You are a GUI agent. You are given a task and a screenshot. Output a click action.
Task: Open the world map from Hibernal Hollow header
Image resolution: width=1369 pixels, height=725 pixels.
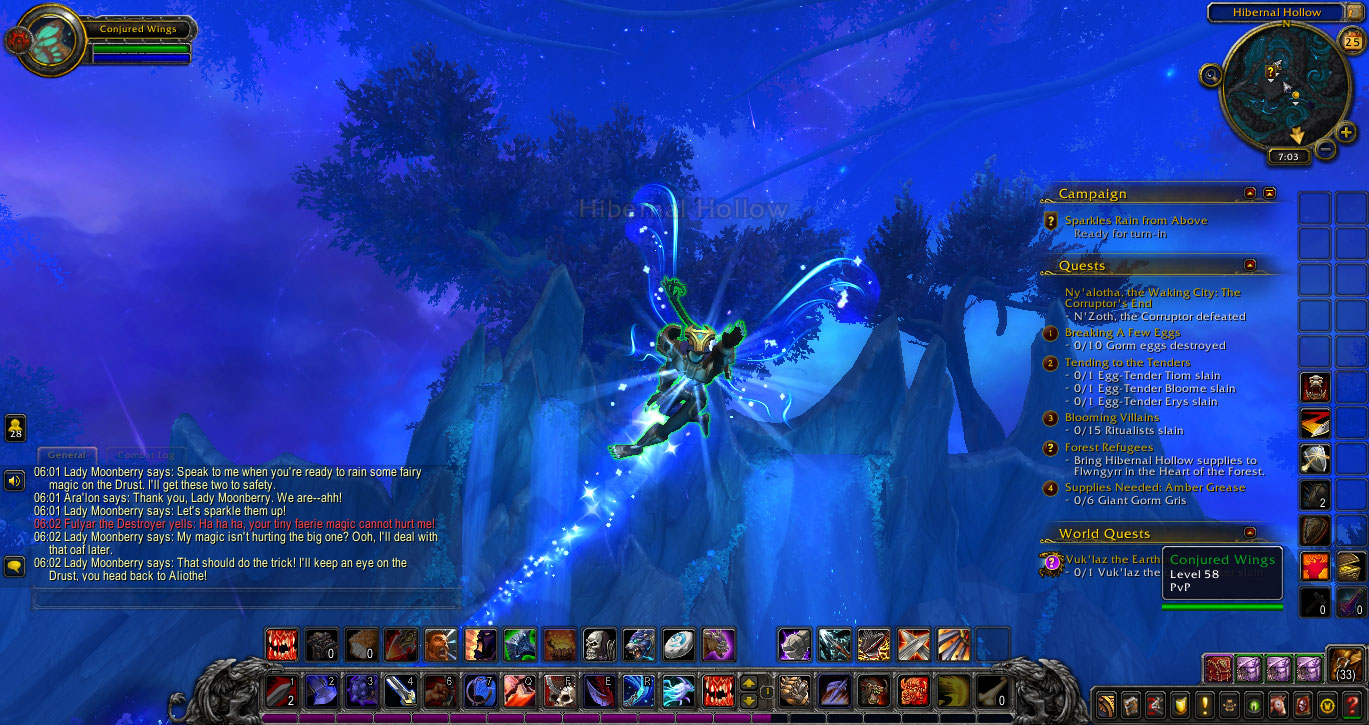pos(1277,12)
